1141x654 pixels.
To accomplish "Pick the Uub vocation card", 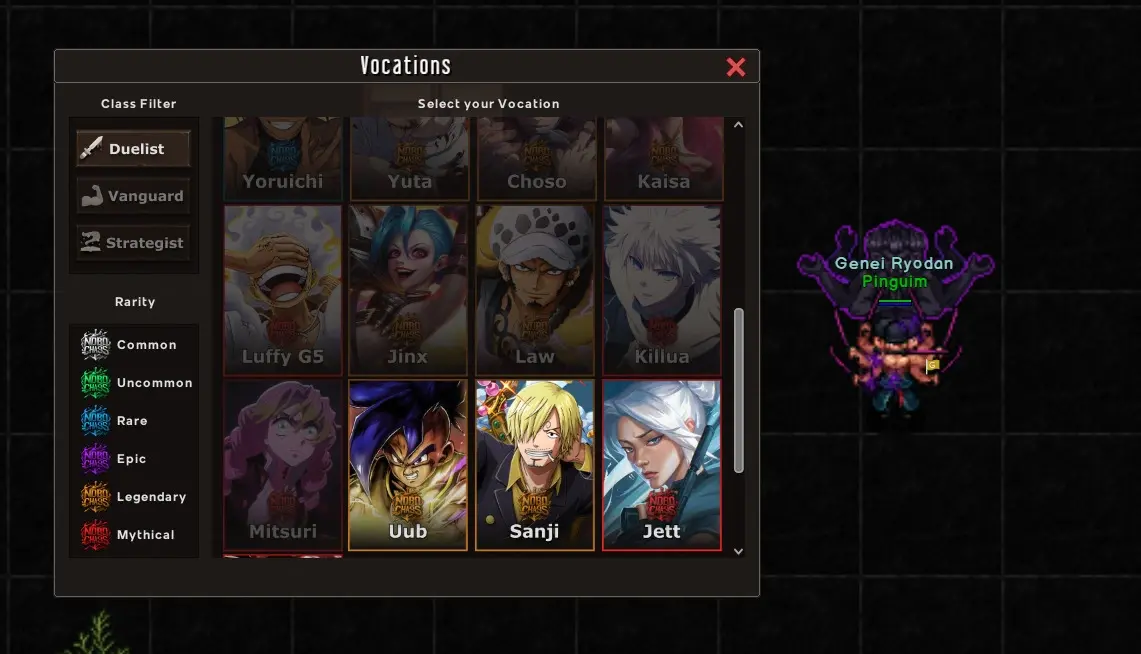I will click(408, 464).
